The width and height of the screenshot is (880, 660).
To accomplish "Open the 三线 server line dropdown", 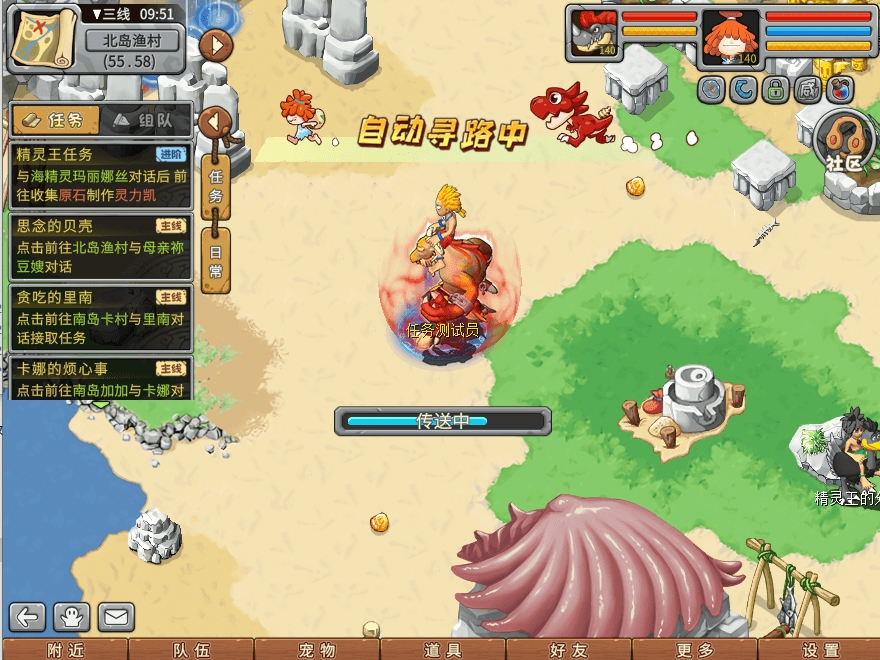I will pyautogui.click(x=110, y=14).
